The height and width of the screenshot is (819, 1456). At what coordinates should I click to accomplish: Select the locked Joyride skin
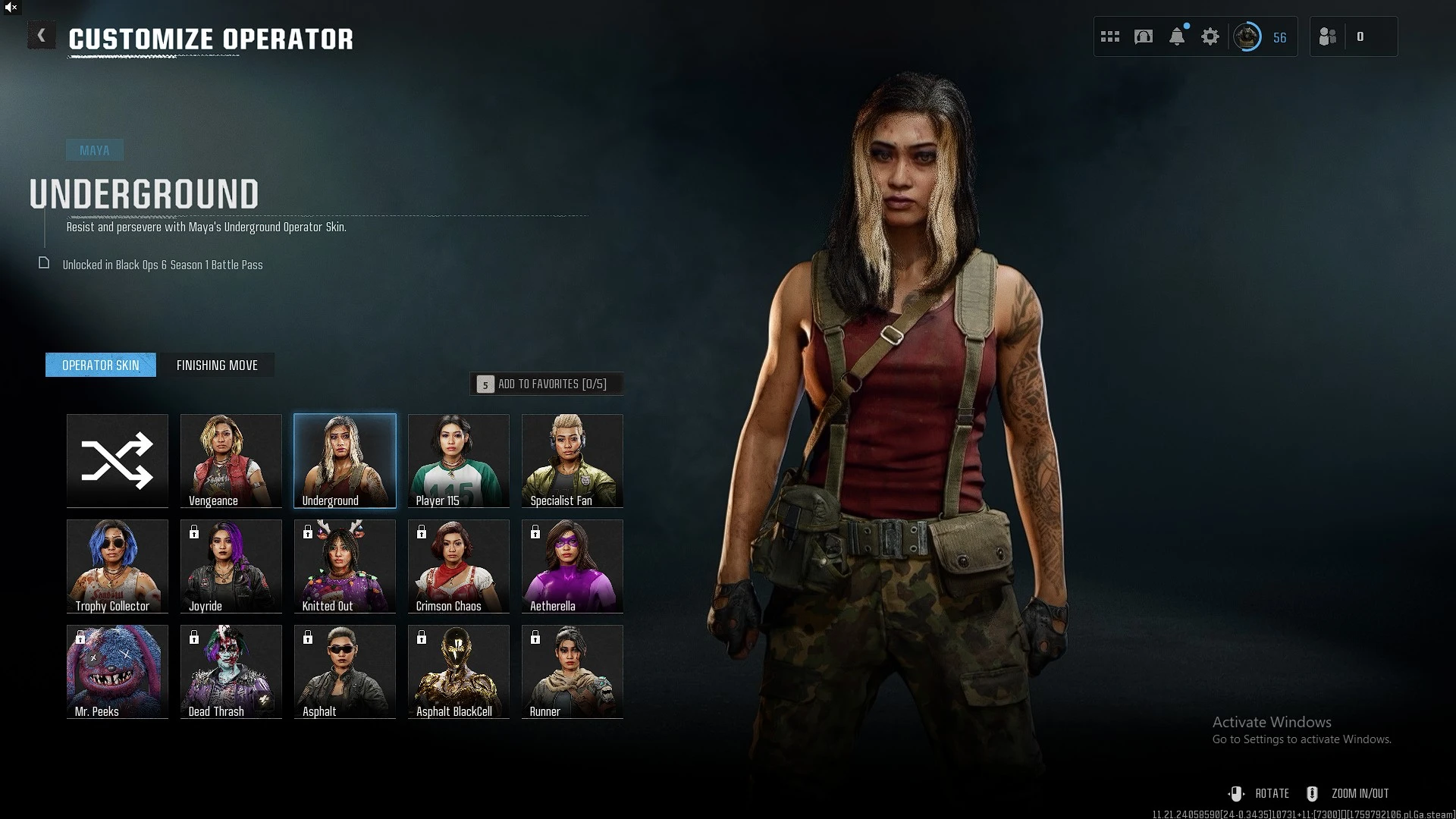(x=231, y=566)
